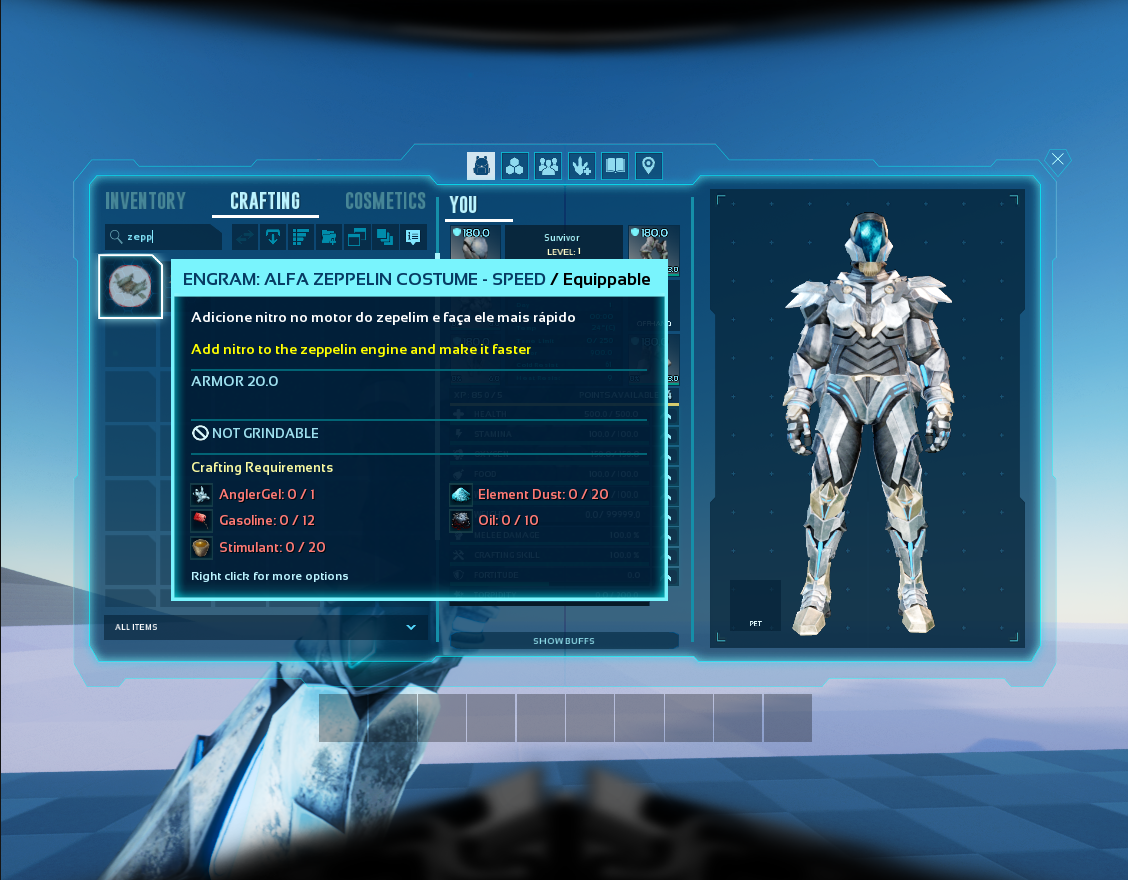This screenshot has width=1128, height=880.
Task: Open the open-book notes icon
Action: point(615,166)
